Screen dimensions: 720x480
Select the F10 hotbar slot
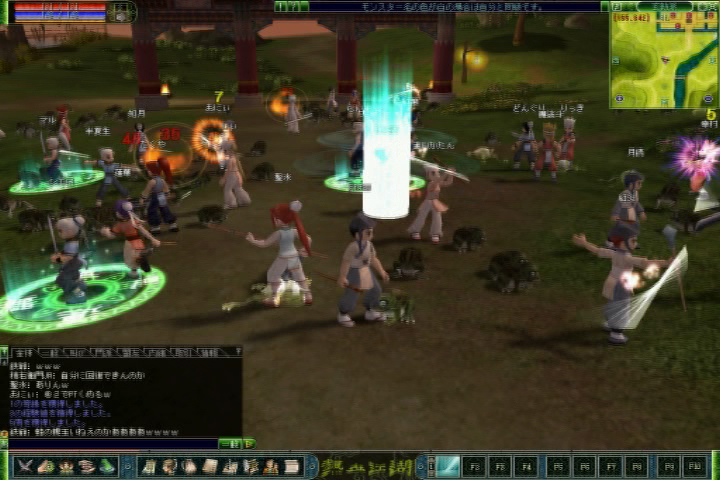tap(693, 466)
